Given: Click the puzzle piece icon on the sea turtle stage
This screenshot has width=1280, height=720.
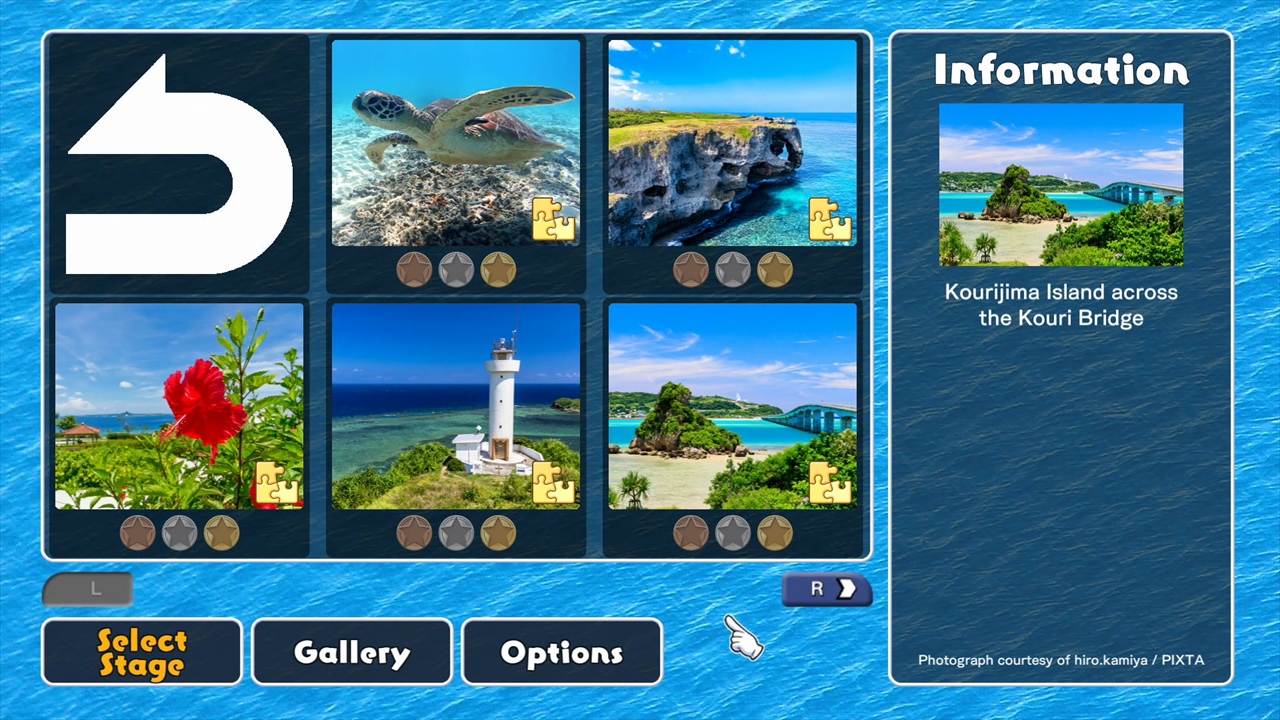Looking at the screenshot, I should click(x=553, y=220).
